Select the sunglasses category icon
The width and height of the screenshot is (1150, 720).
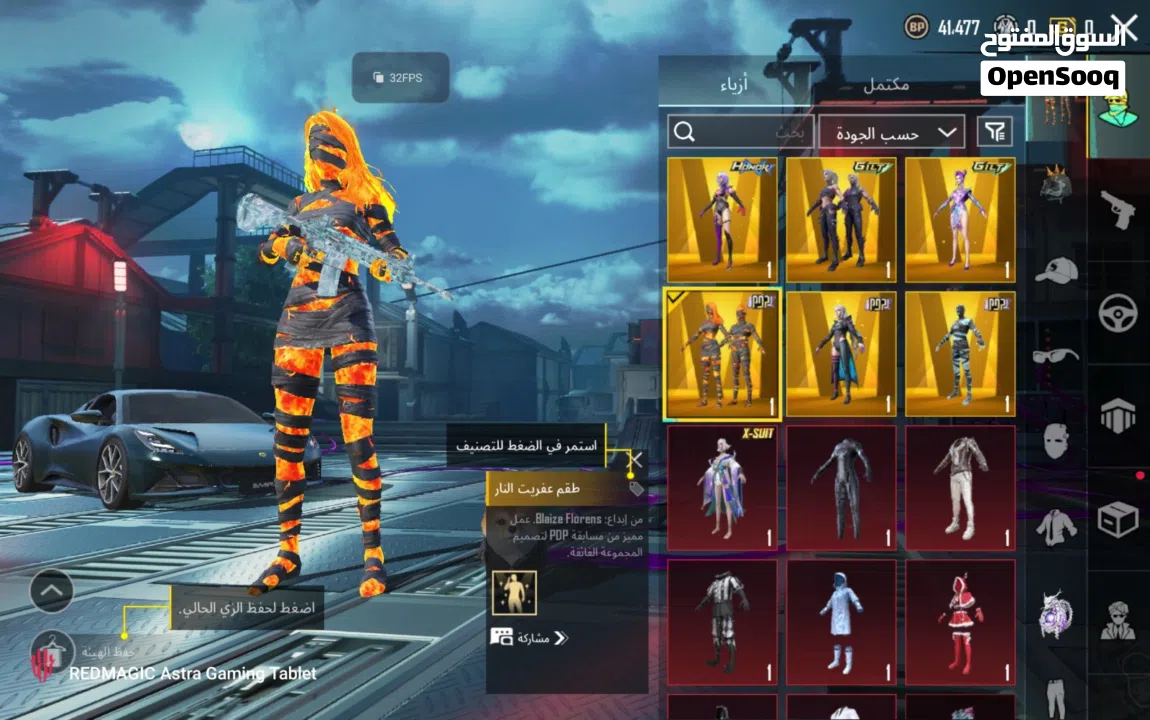pyautogui.click(x=1056, y=355)
